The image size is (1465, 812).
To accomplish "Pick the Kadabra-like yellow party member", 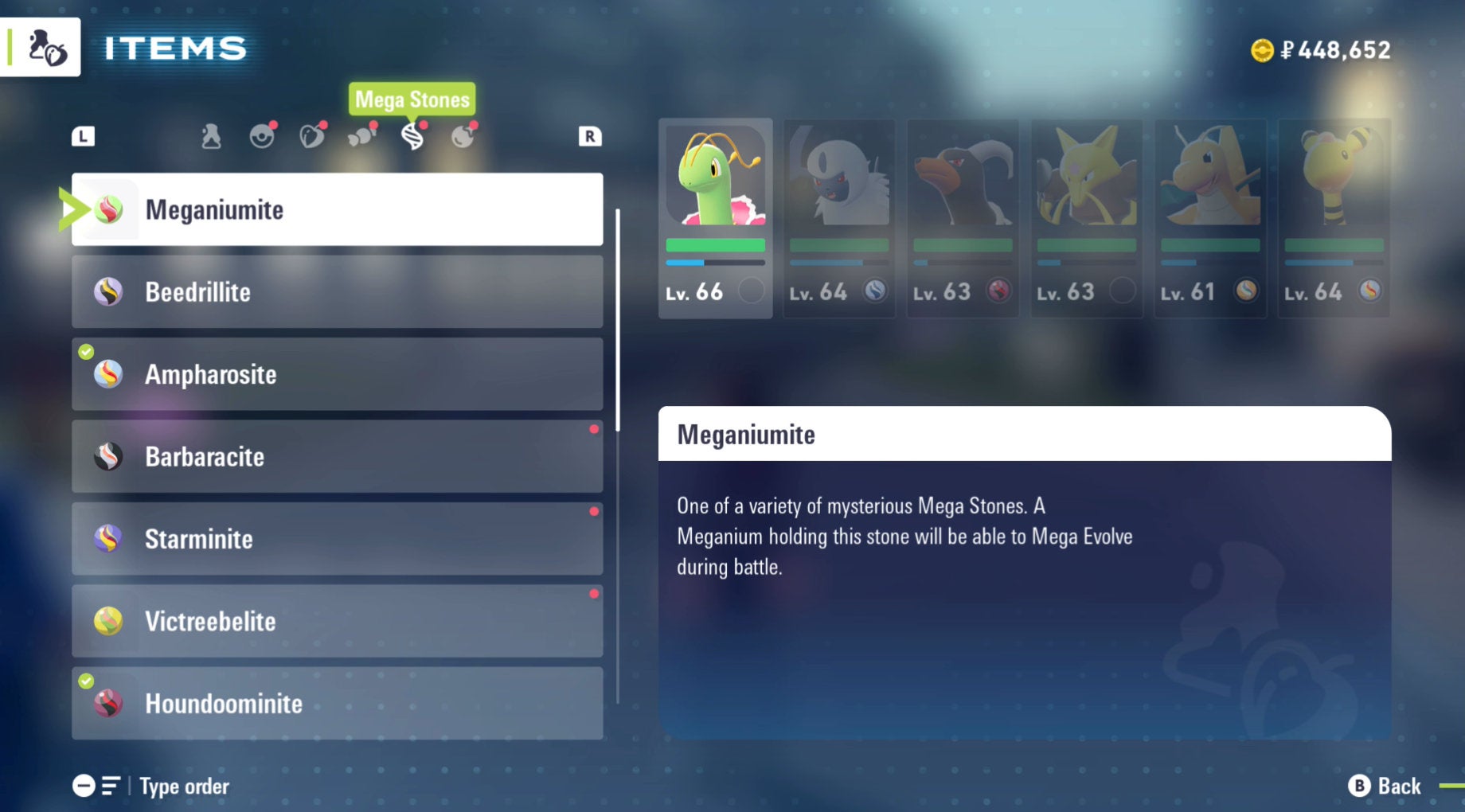I will coord(1087,218).
